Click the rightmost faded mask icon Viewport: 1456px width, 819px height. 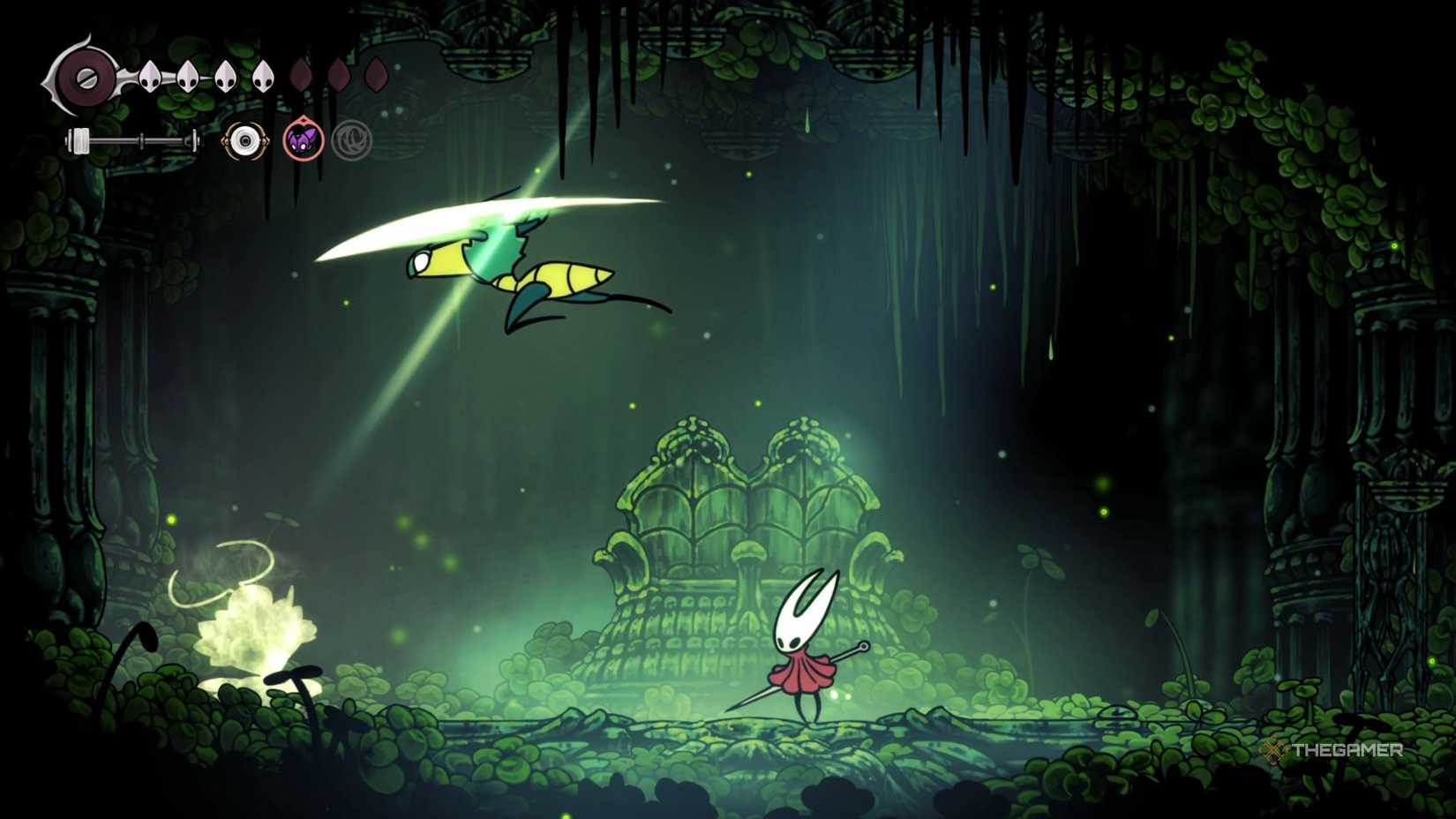click(377, 76)
